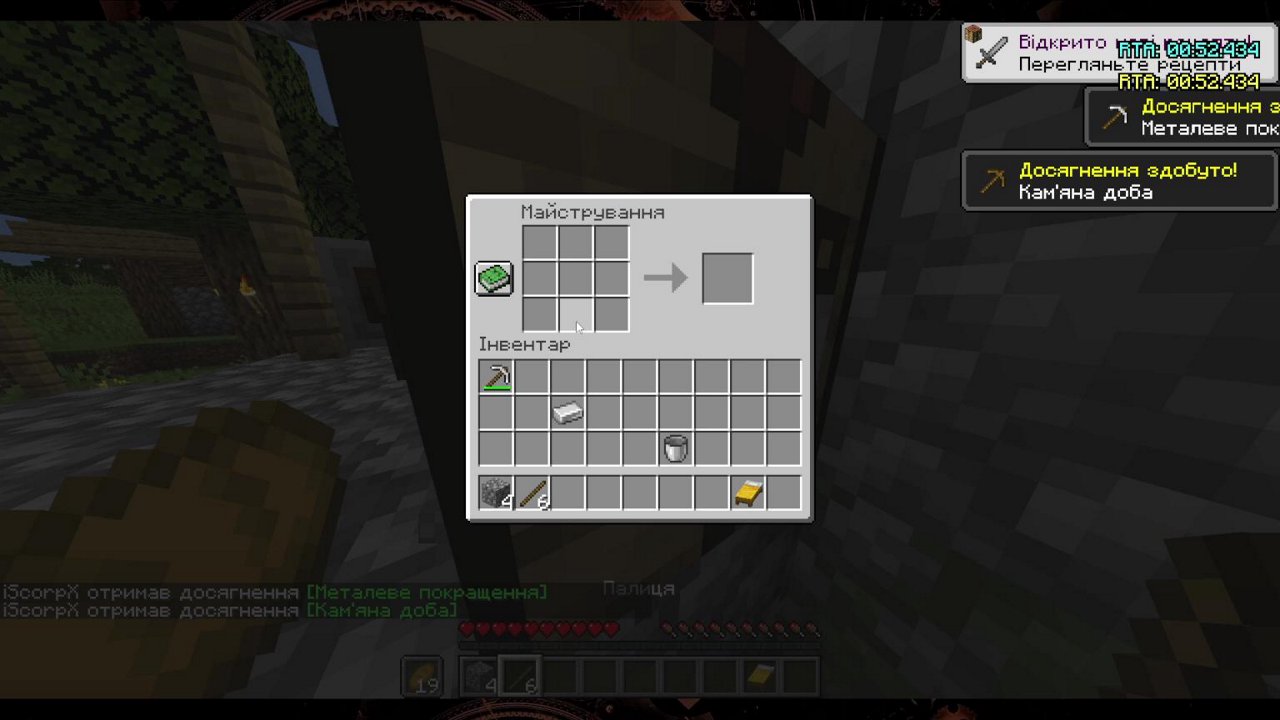
Task: Click the empty bucket in the inventory
Action: (x=675, y=448)
